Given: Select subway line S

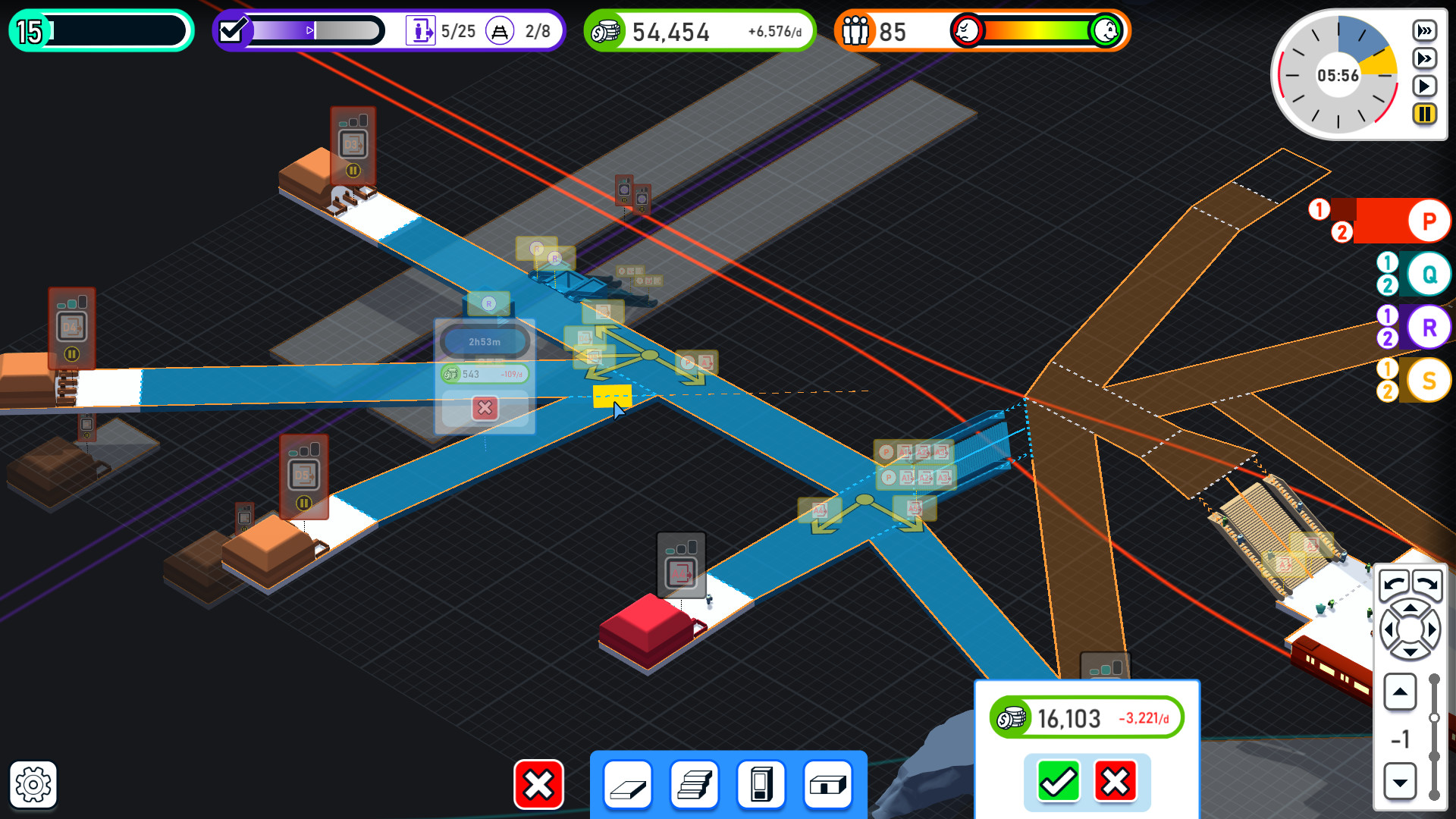Looking at the screenshot, I should click(1429, 380).
